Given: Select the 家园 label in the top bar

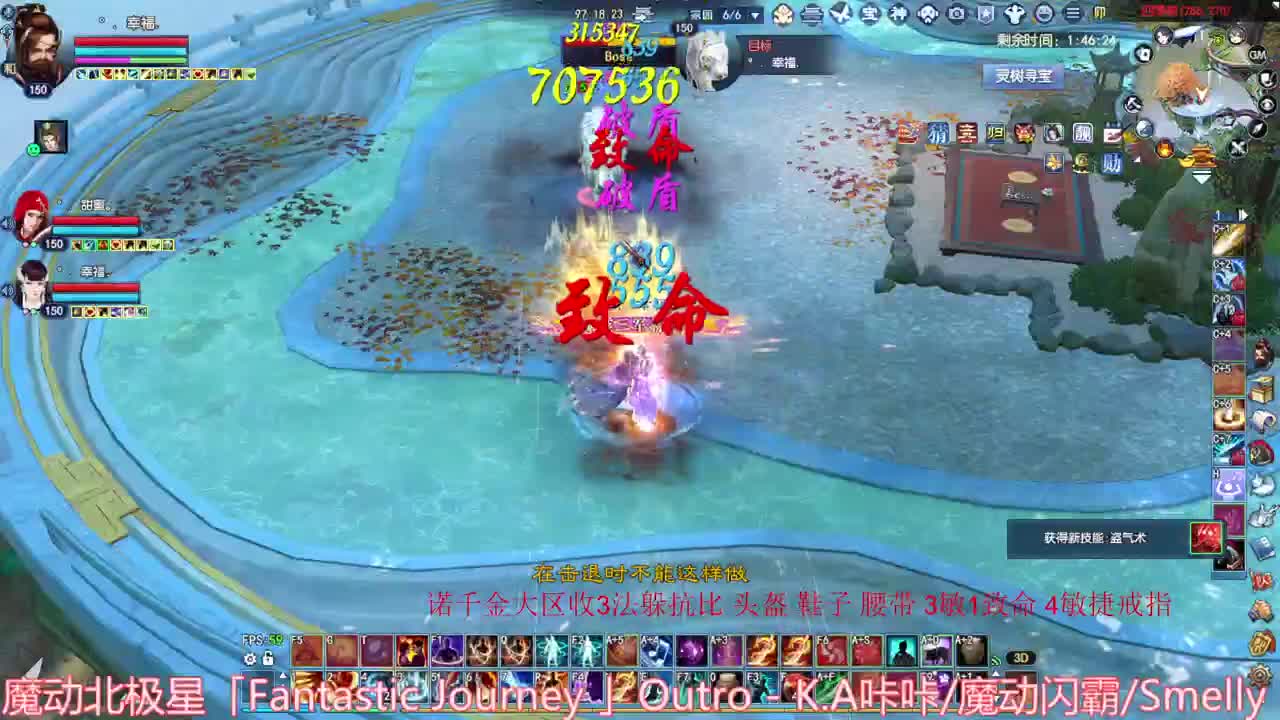Looking at the screenshot, I should 700,12.
